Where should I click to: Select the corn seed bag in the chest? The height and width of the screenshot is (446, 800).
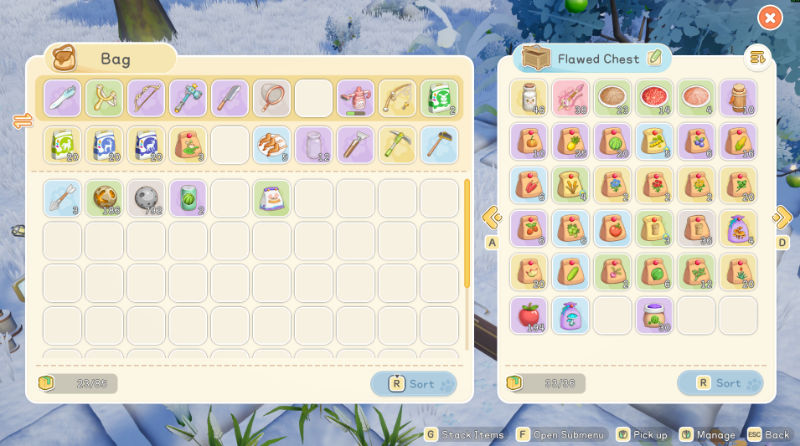pyautogui.click(x=737, y=142)
